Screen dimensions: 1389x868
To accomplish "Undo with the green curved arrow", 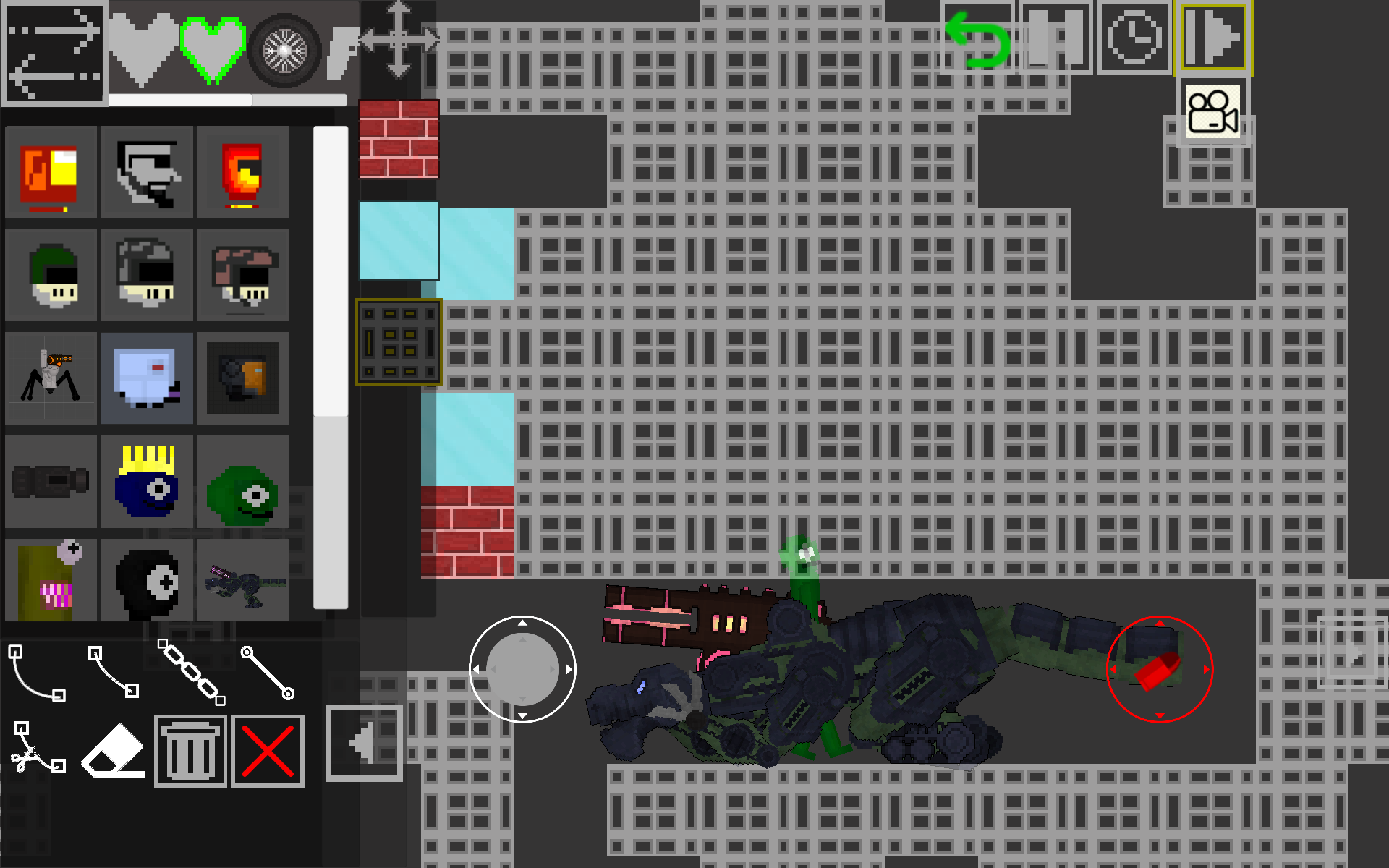I will [x=978, y=40].
